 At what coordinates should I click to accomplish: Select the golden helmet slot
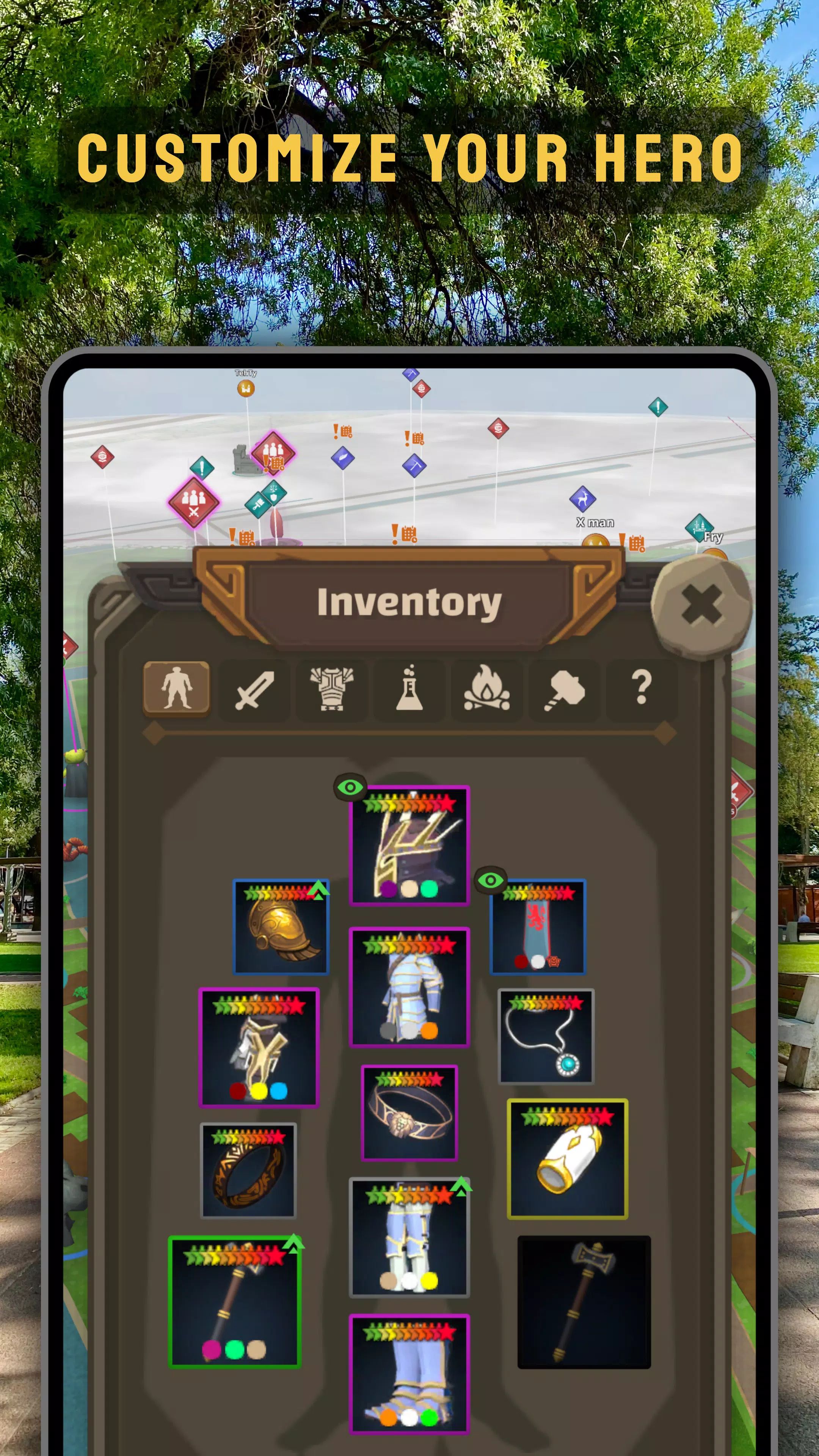point(281,927)
